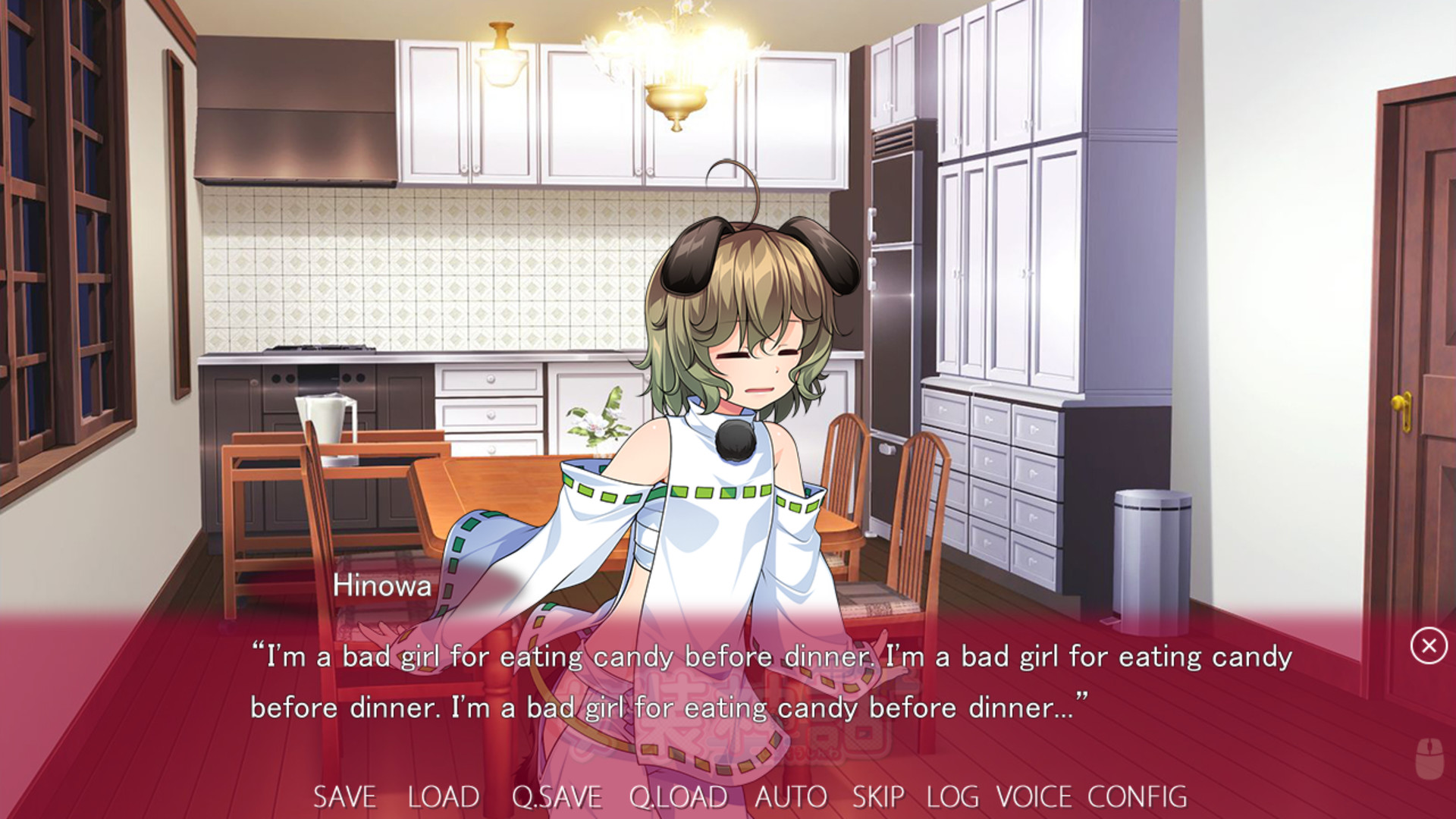Image resolution: width=1456 pixels, height=819 pixels.
Task: Open the LOAD menu
Action: click(x=443, y=796)
